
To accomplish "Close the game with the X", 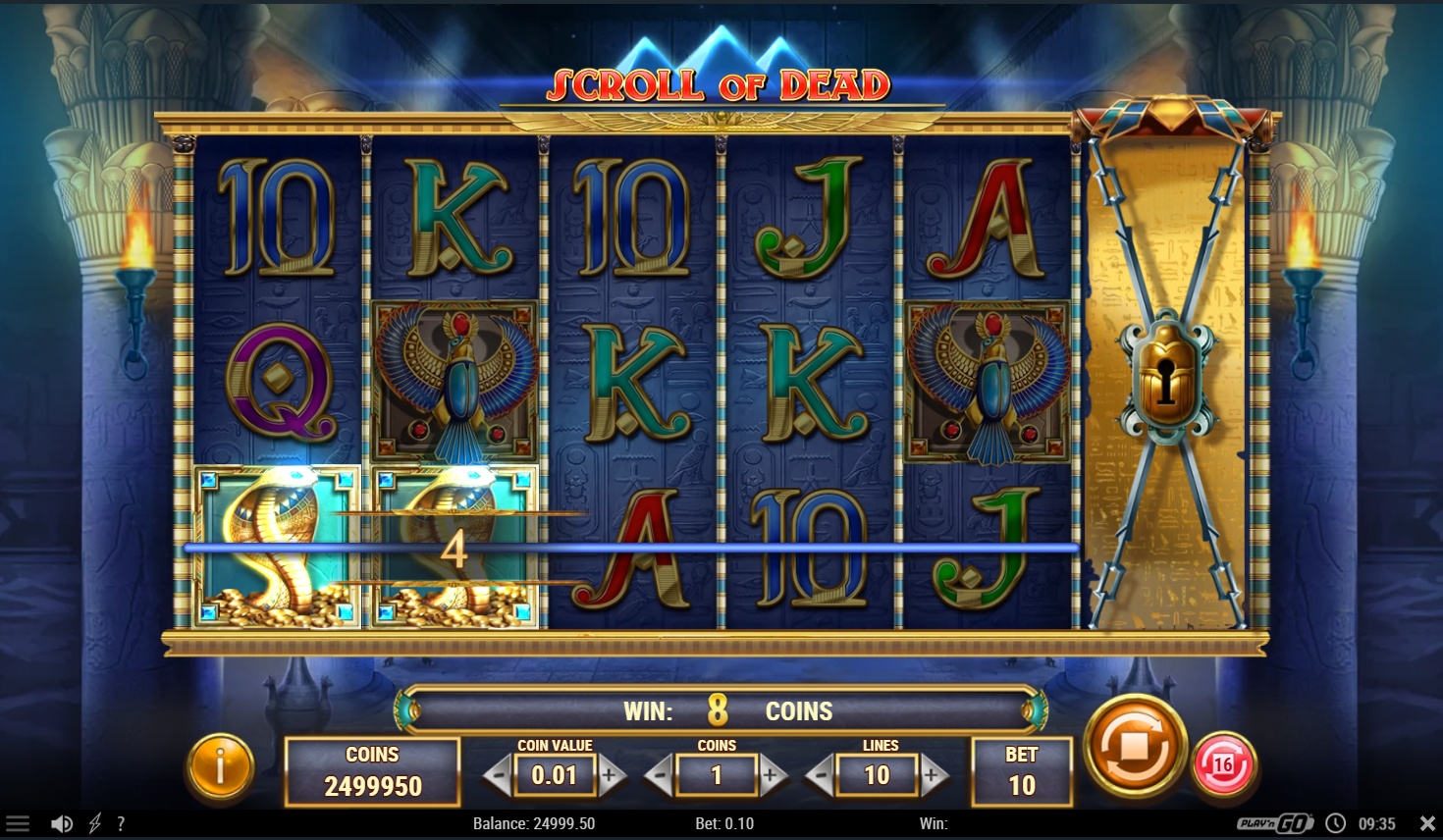I will pyautogui.click(x=1427, y=823).
